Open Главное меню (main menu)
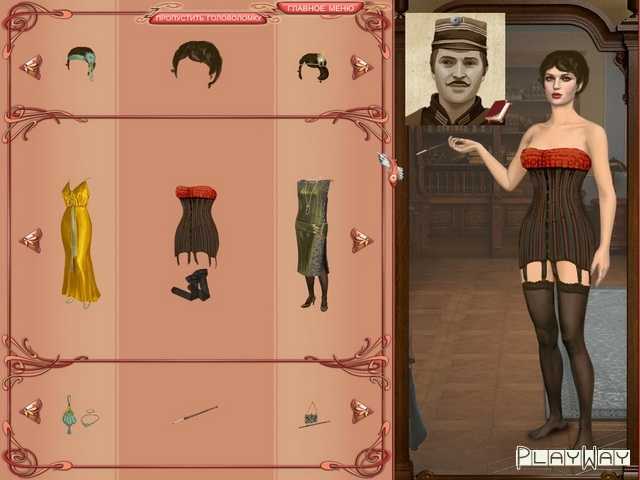640x480 pixels. pyautogui.click(x=319, y=8)
